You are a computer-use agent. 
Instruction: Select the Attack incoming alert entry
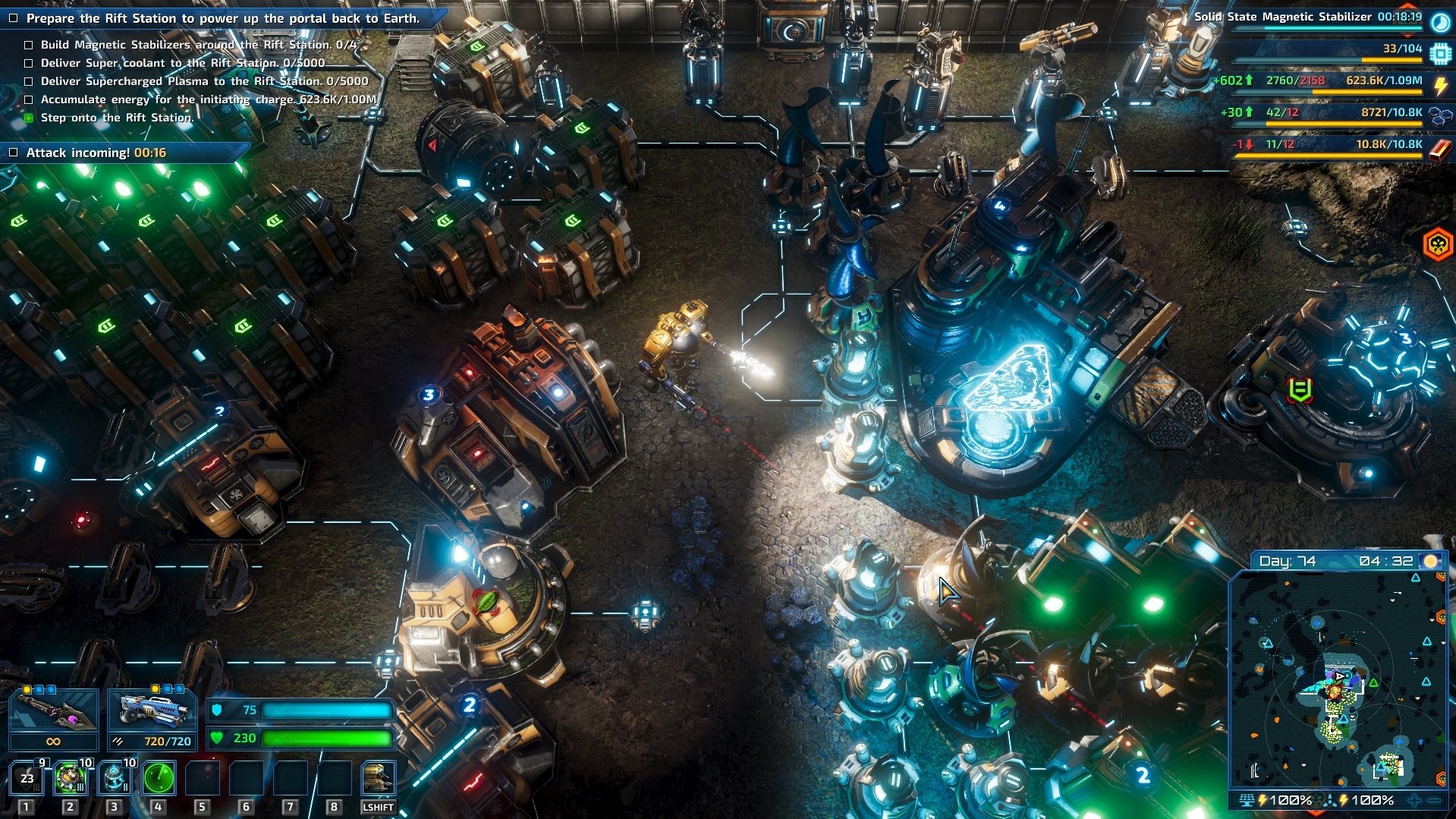tap(96, 153)
